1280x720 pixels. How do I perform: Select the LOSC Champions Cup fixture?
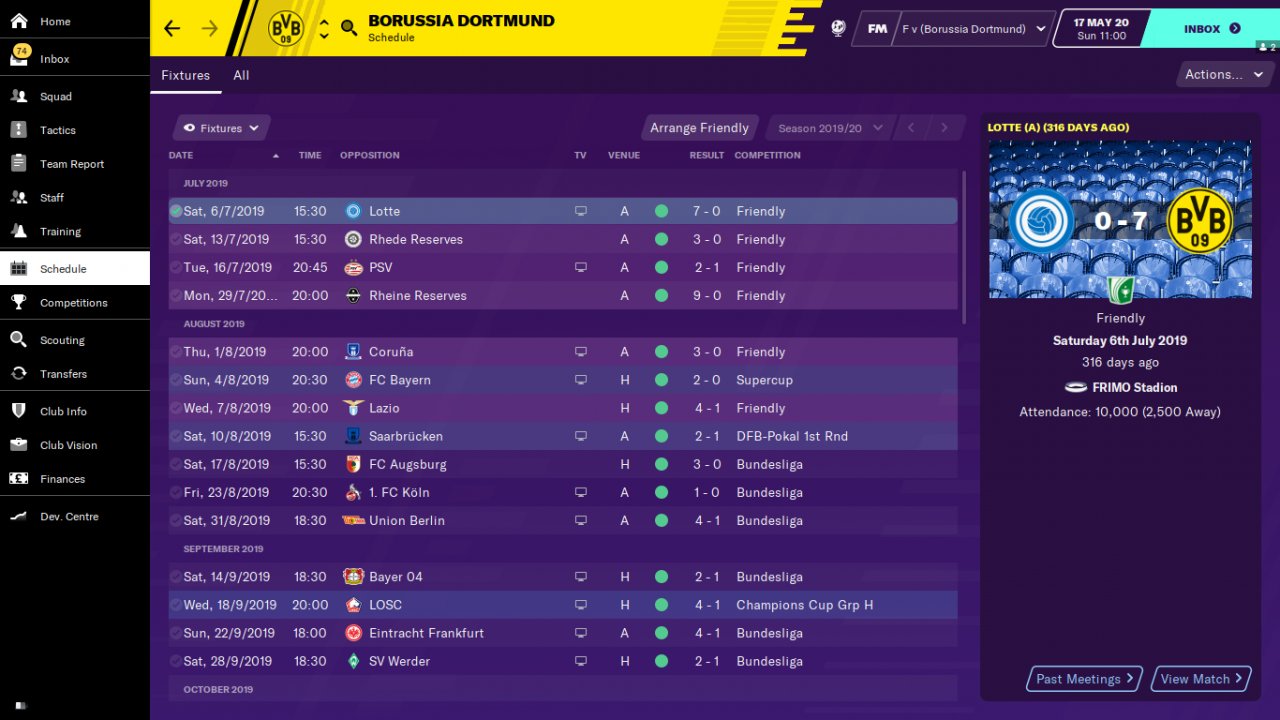pyautogui.click(x=562, y=605)
